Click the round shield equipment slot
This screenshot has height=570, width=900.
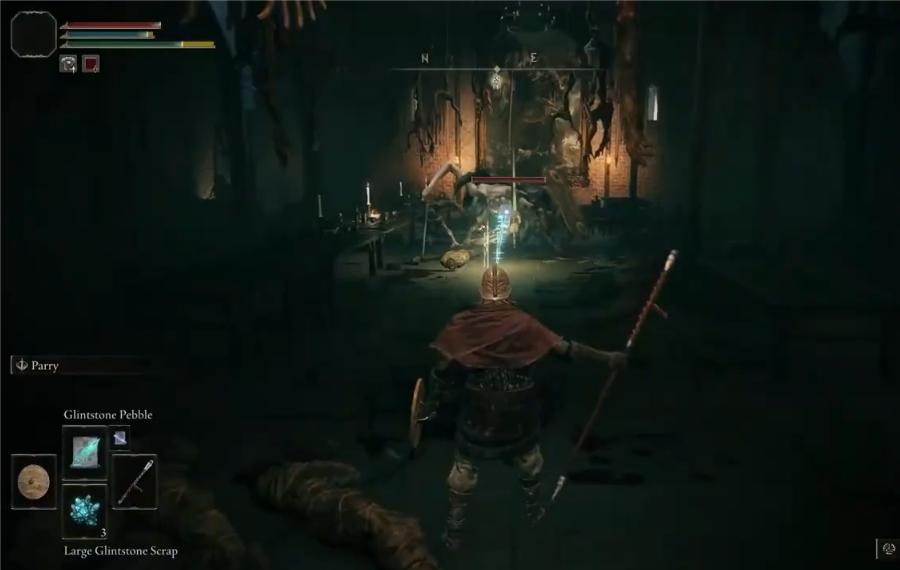tap(35, 481)
